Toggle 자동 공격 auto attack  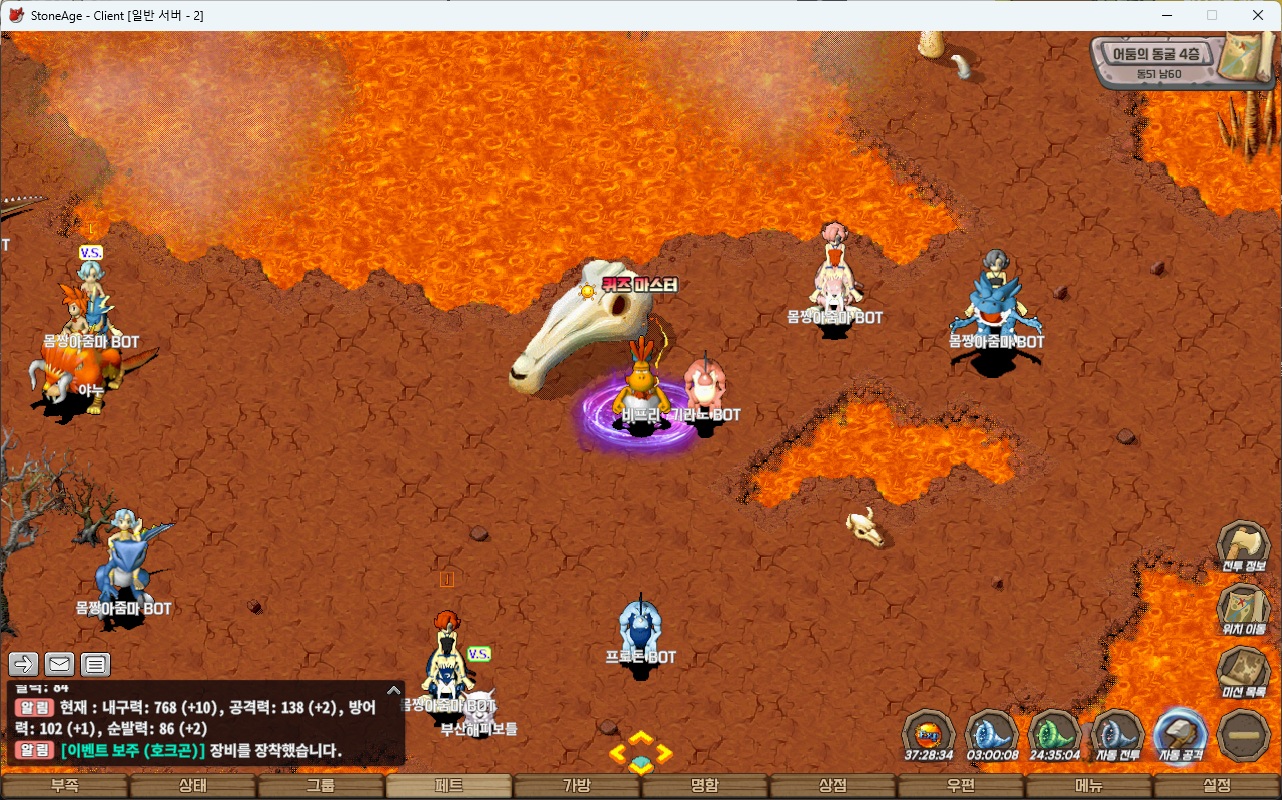(x=1180, y=735)
